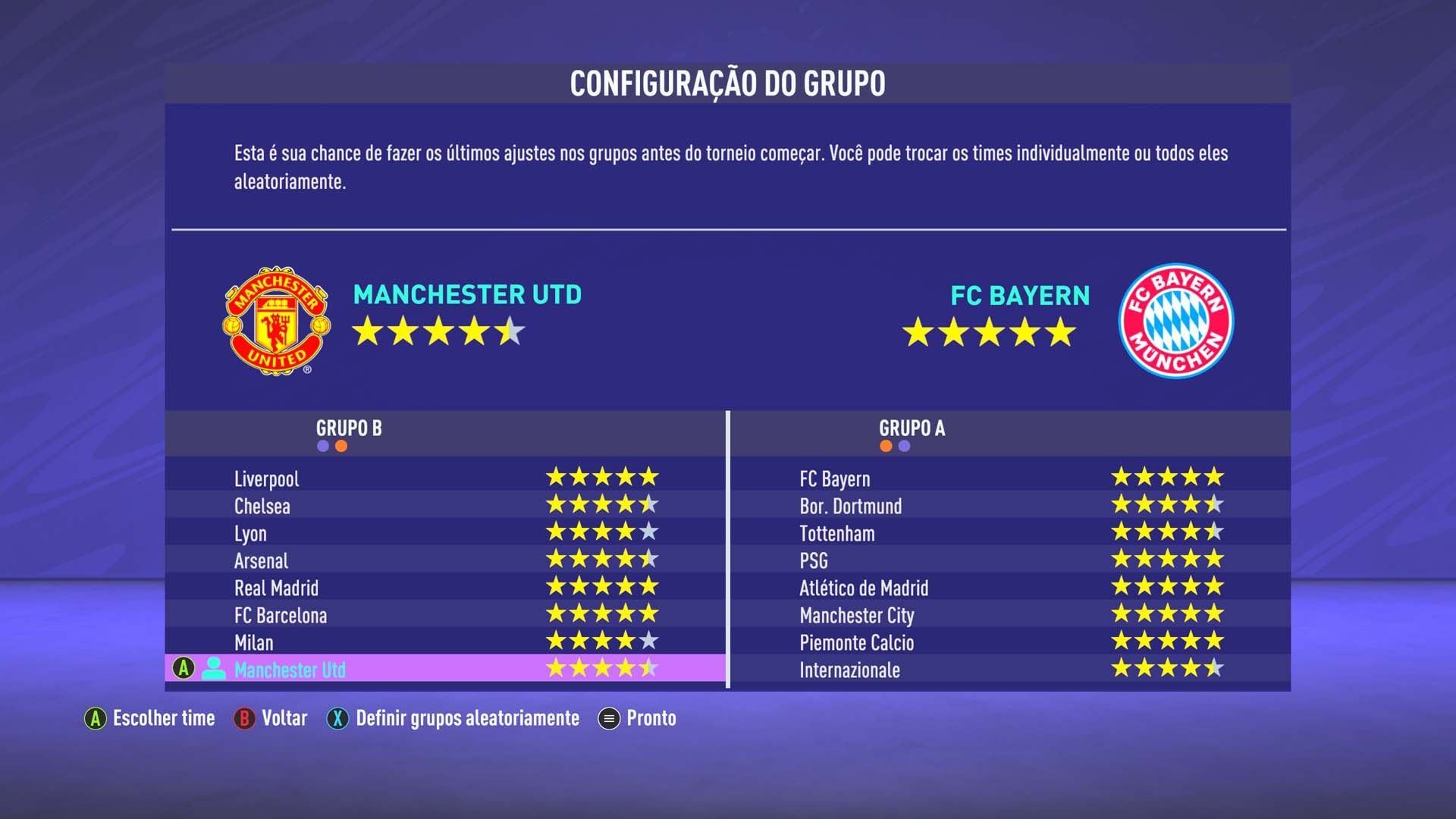This screenshot has height=819, width=1456.
Task: Click the menu icon beside Pronto
Action: click(607, 719)
